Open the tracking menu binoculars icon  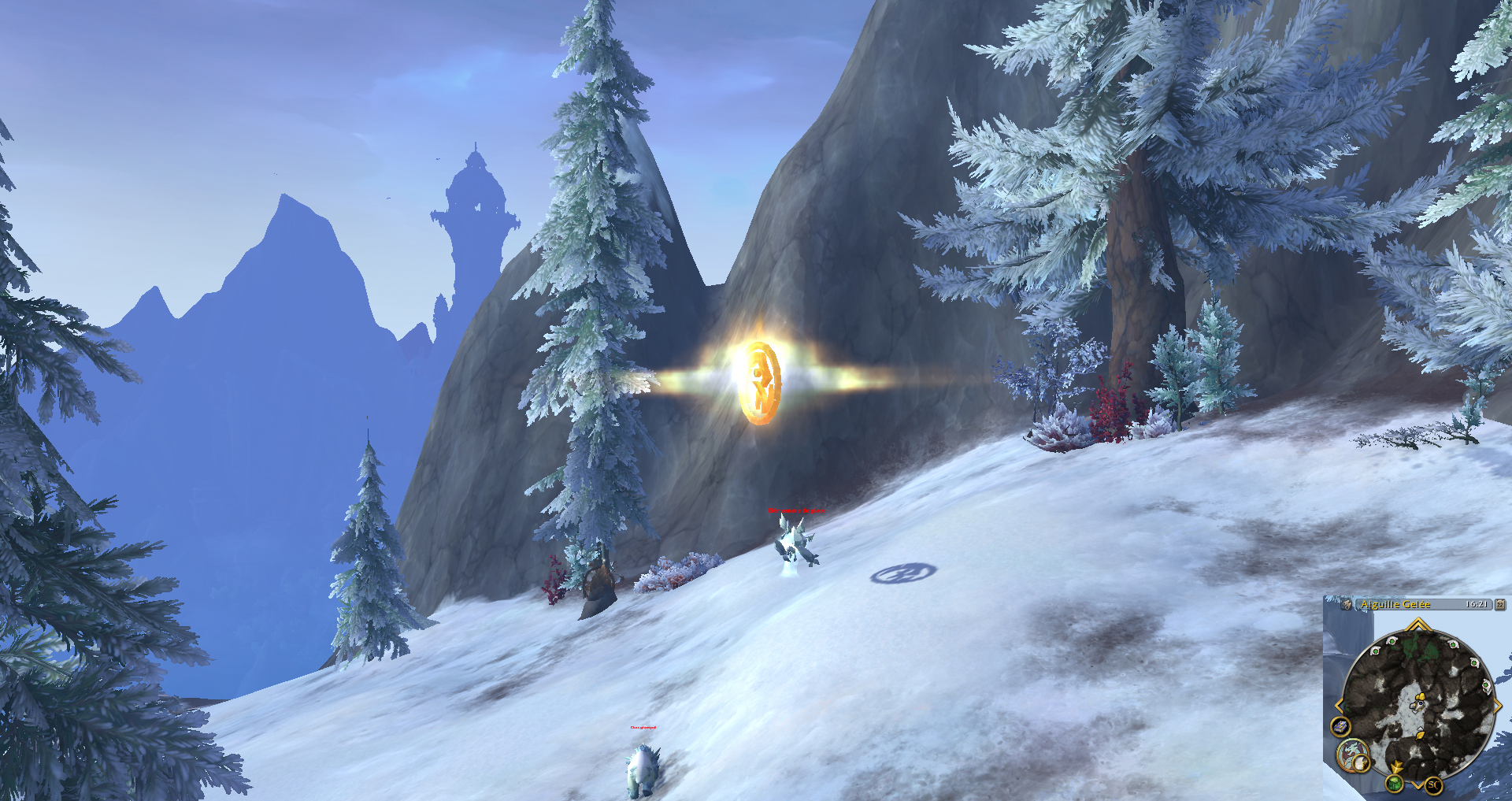(1347, 604)
